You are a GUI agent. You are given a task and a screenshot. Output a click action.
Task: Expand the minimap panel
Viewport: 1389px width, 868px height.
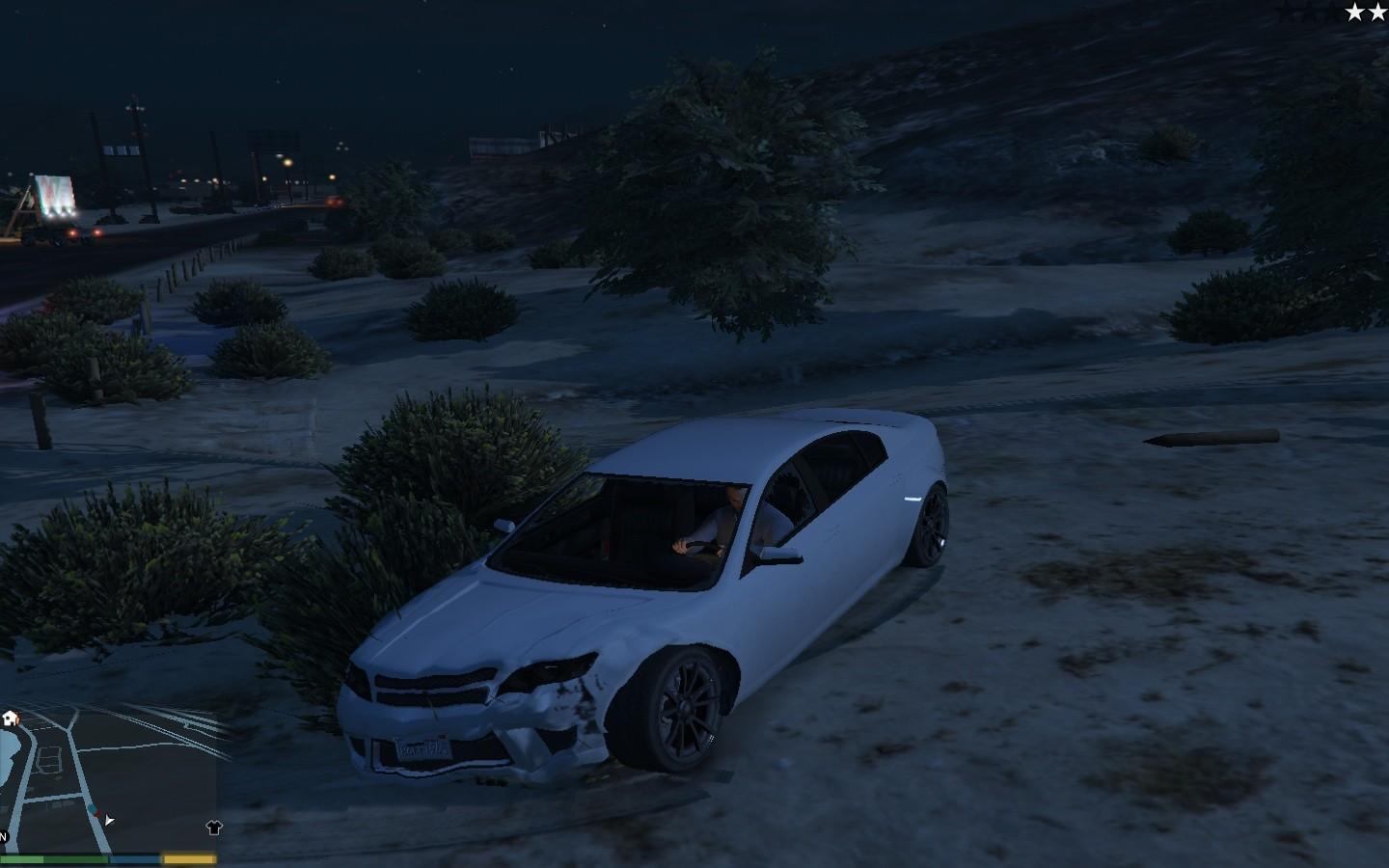pyautogui.click(x=111, y=781)
